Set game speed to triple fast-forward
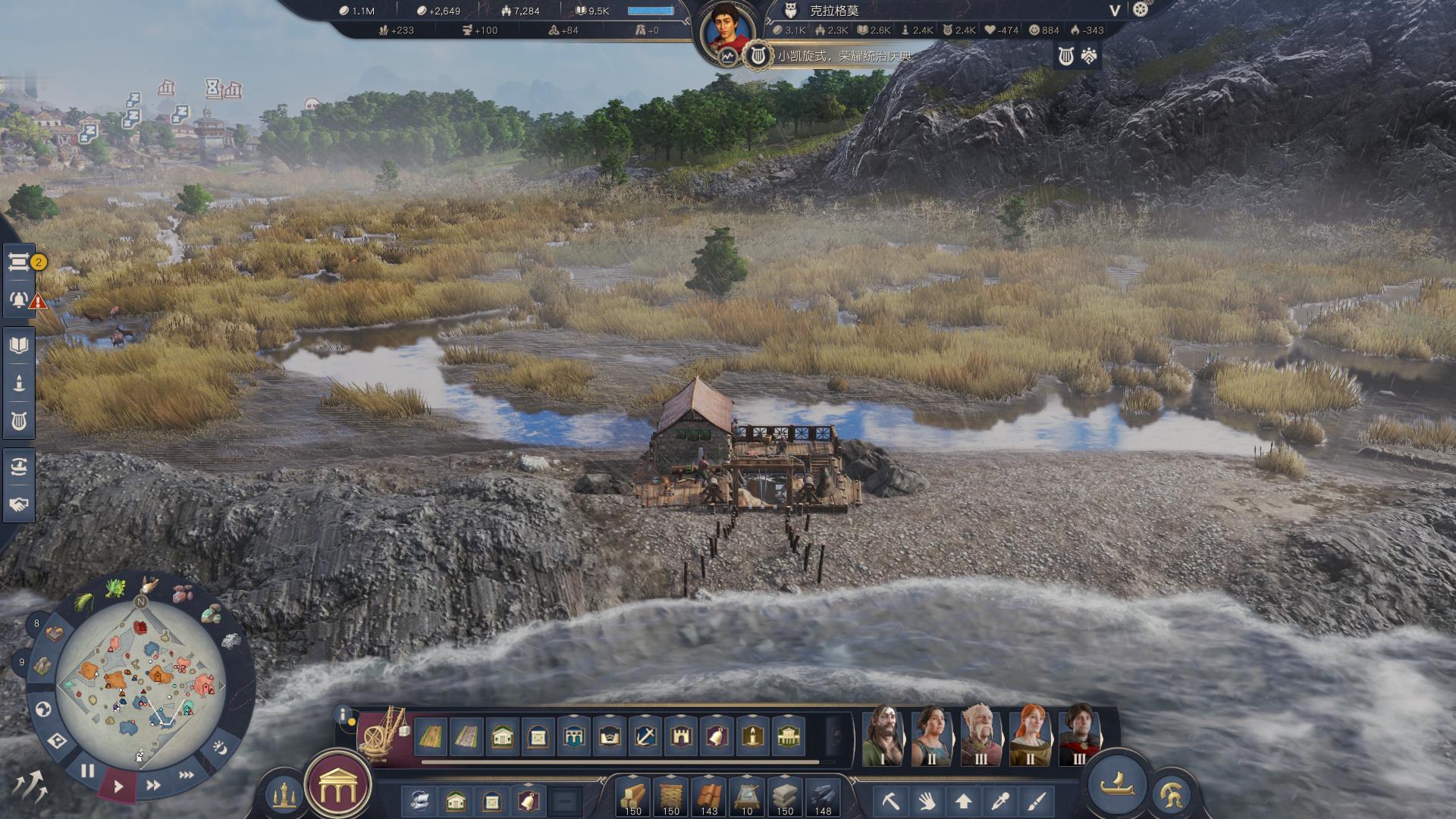The height and width of the screenshot is (819, 1456). [x=186, y=775]
